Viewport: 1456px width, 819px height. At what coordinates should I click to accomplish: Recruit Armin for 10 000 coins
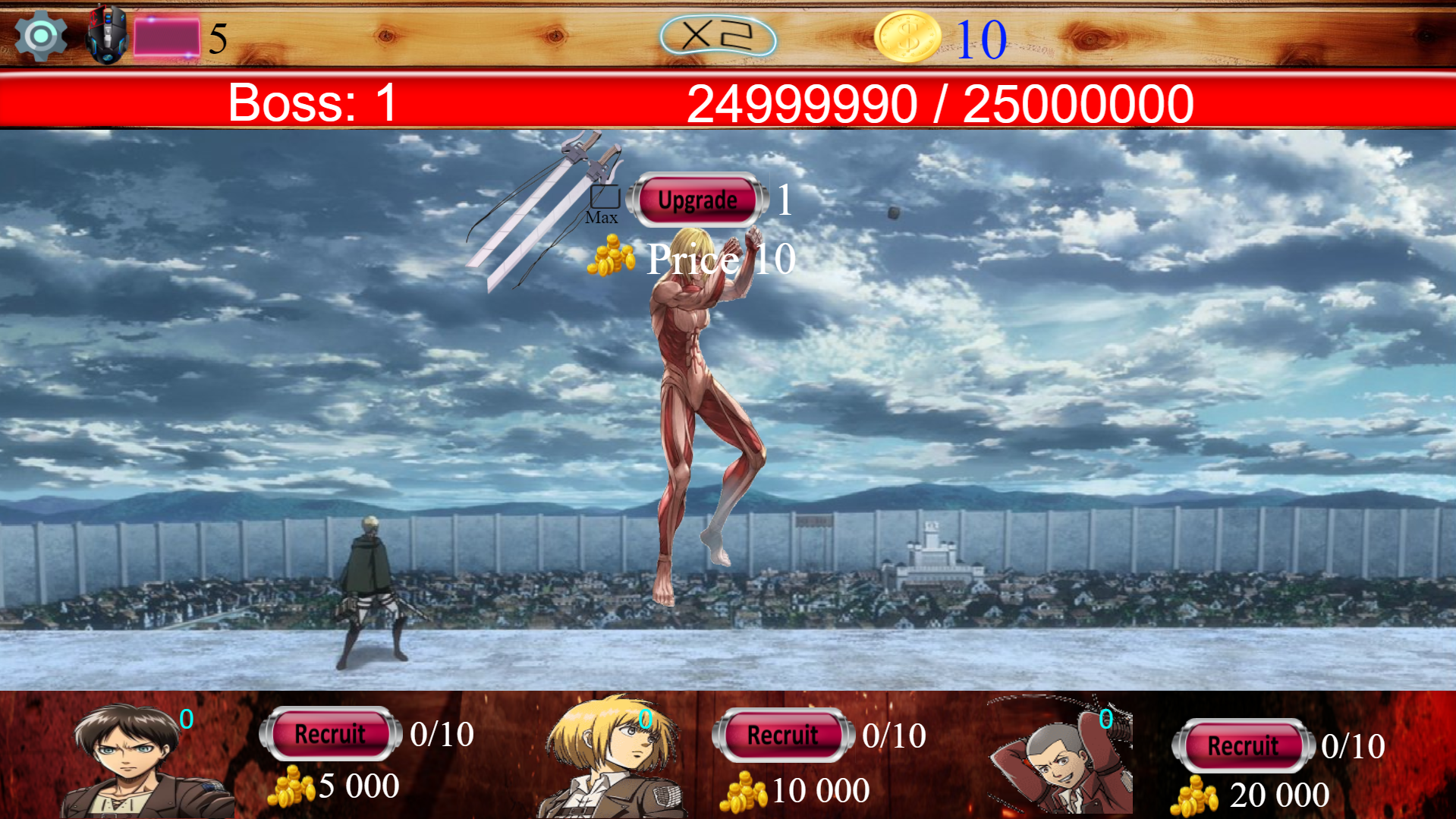click(x=781, y=734)
